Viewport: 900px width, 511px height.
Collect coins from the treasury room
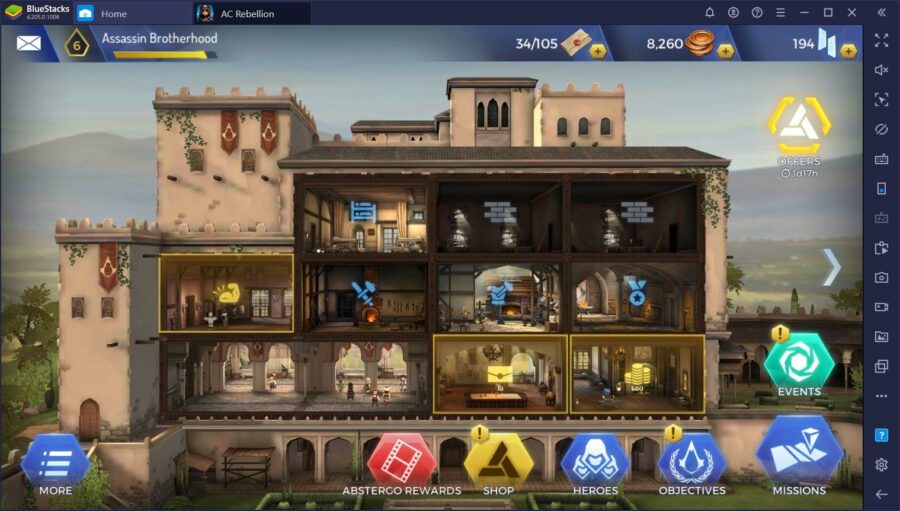click(636, 375)
